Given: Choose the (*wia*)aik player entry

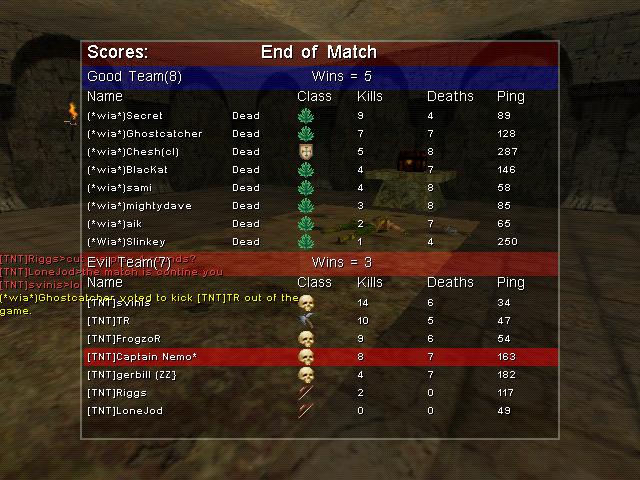Looking at the screenshot, I should pyautogui.click(x=320, y=224).
